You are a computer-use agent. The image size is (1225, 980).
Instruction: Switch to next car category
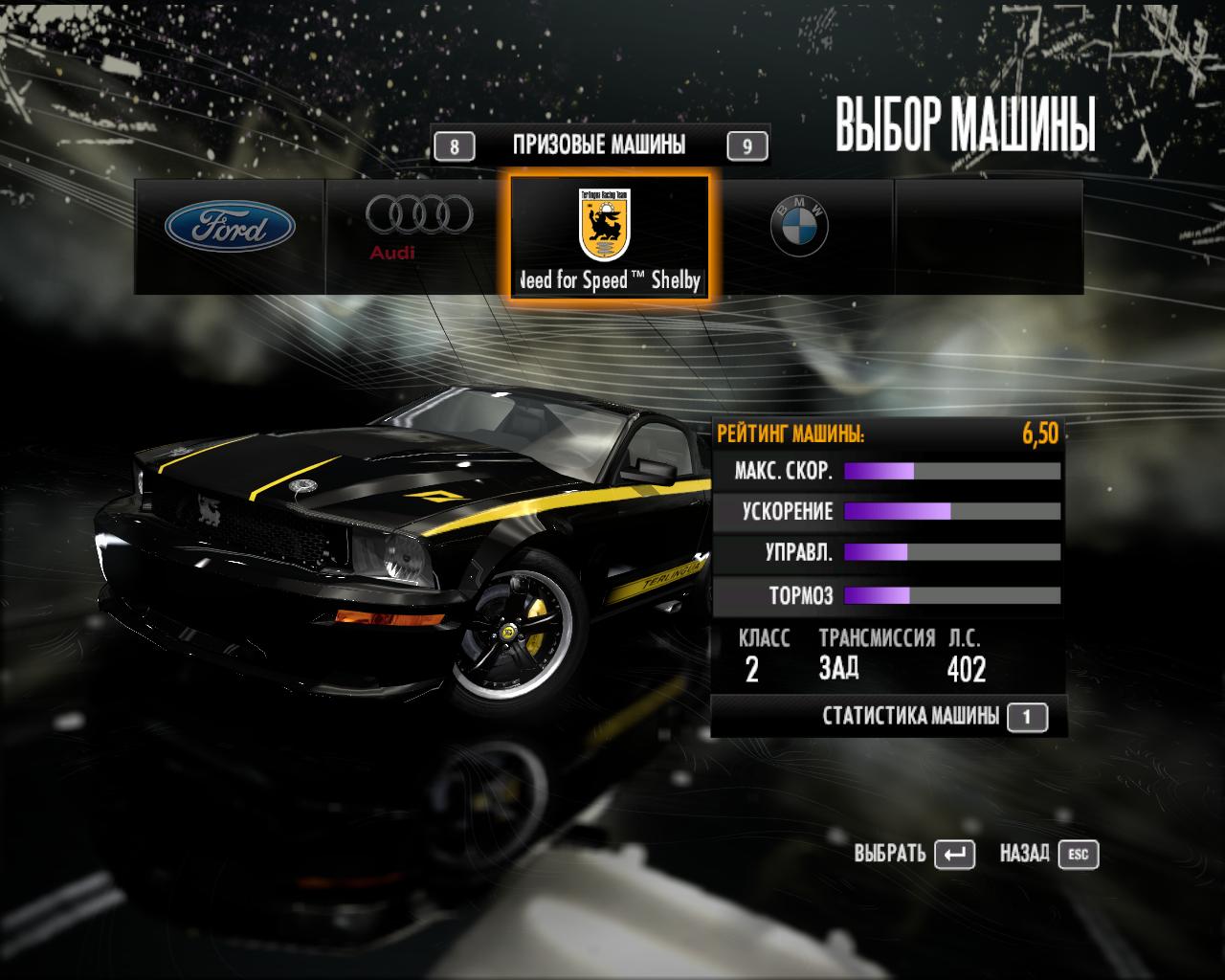pyautogui.click(x=746, y=146)
